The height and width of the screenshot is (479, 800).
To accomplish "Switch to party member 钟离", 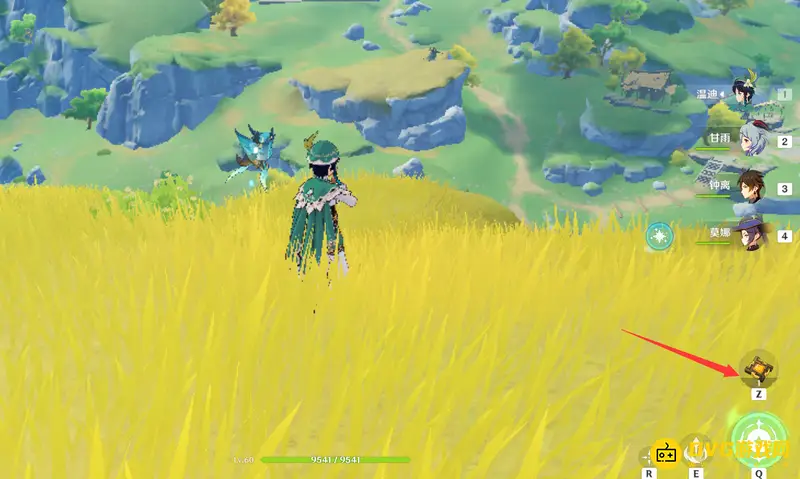I will (750, 188).
